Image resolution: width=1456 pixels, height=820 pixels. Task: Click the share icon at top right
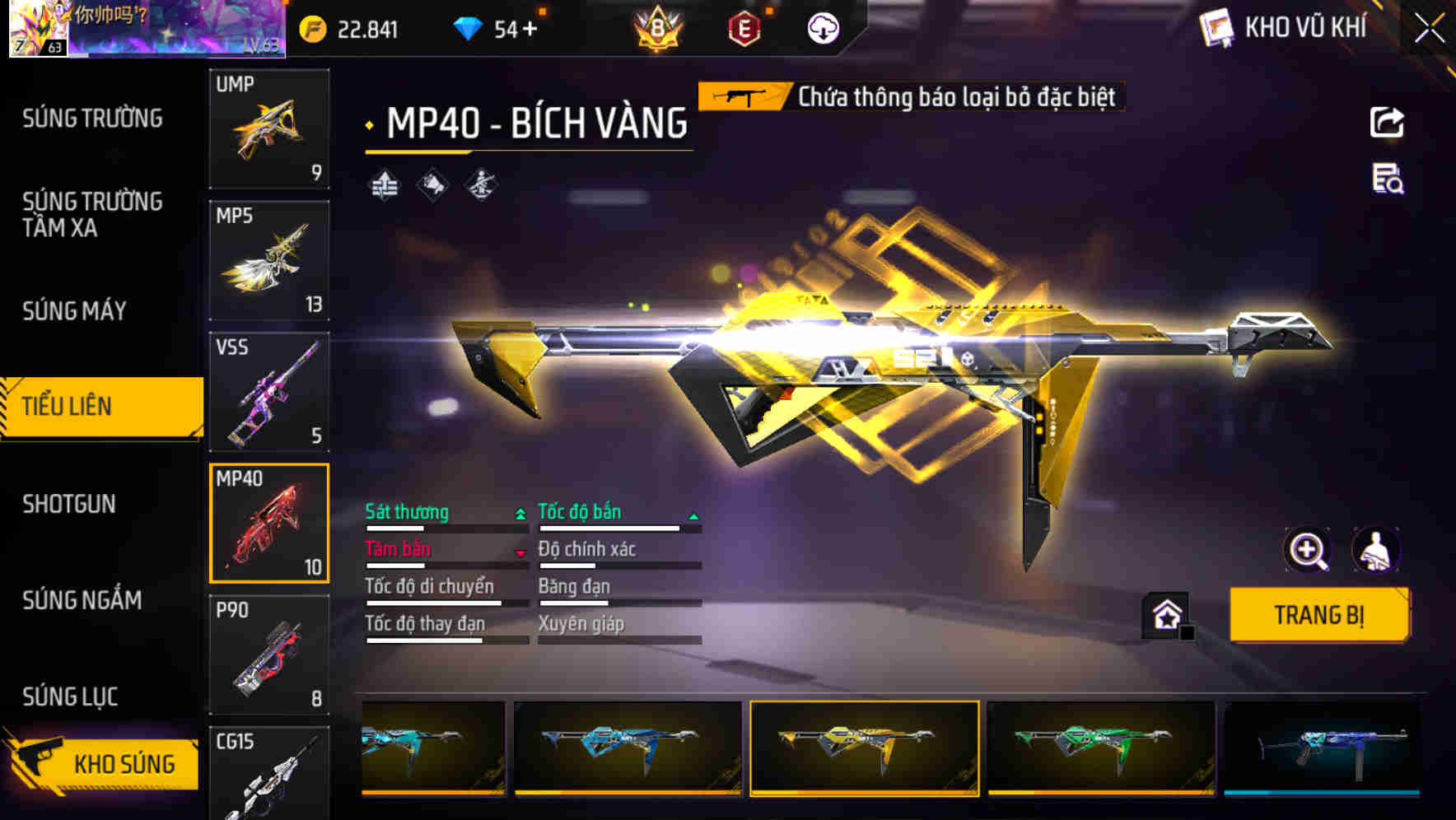click(x=1388, y=122)
